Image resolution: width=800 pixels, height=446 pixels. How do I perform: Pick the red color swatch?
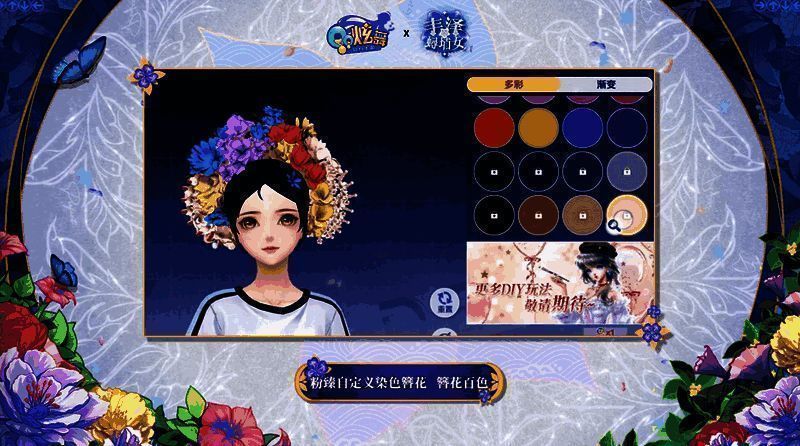(x=490, y=126)
